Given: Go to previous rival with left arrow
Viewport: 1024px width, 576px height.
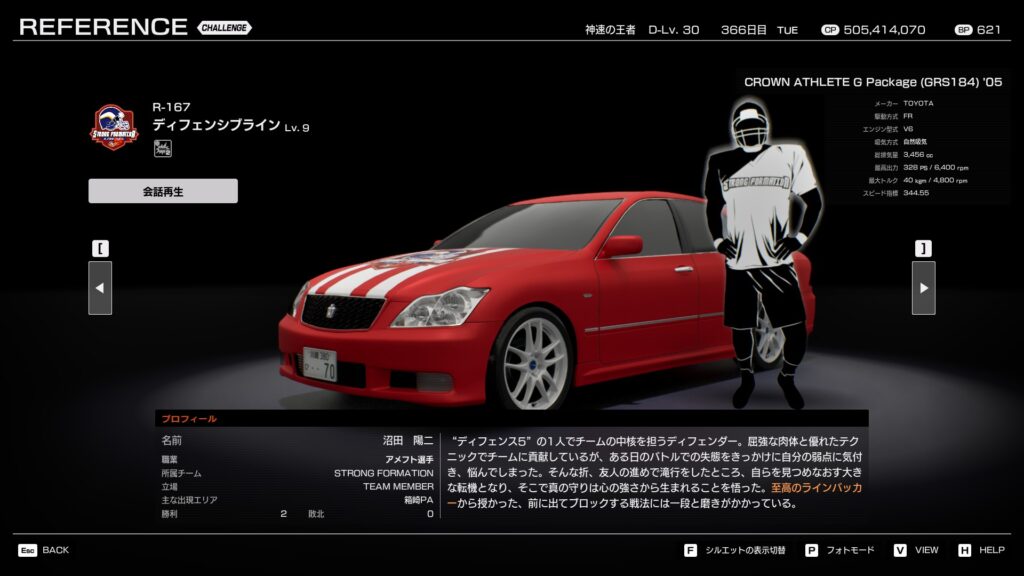Looking at the screenshot, I should click(x=100, y=288).
